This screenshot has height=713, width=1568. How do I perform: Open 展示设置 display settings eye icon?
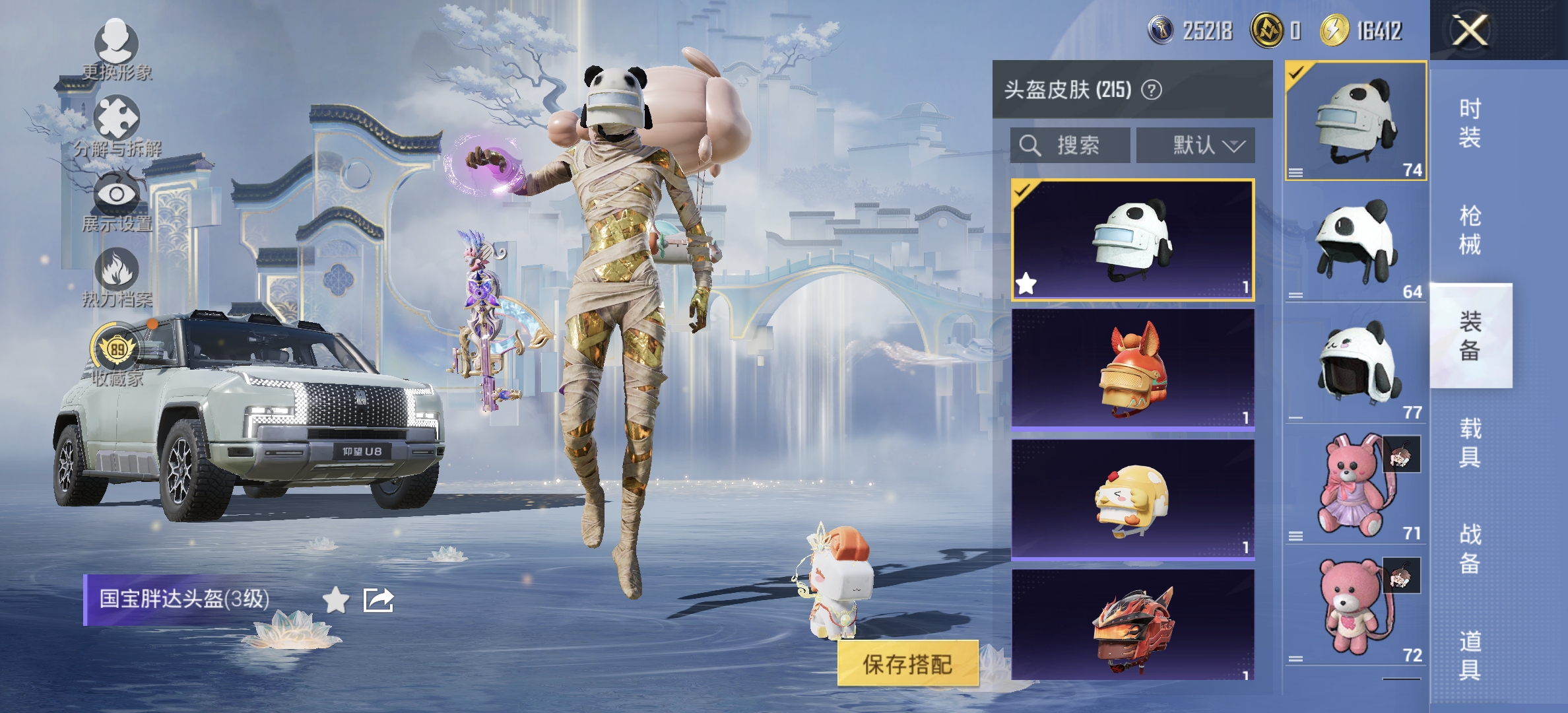click(115, 191)
